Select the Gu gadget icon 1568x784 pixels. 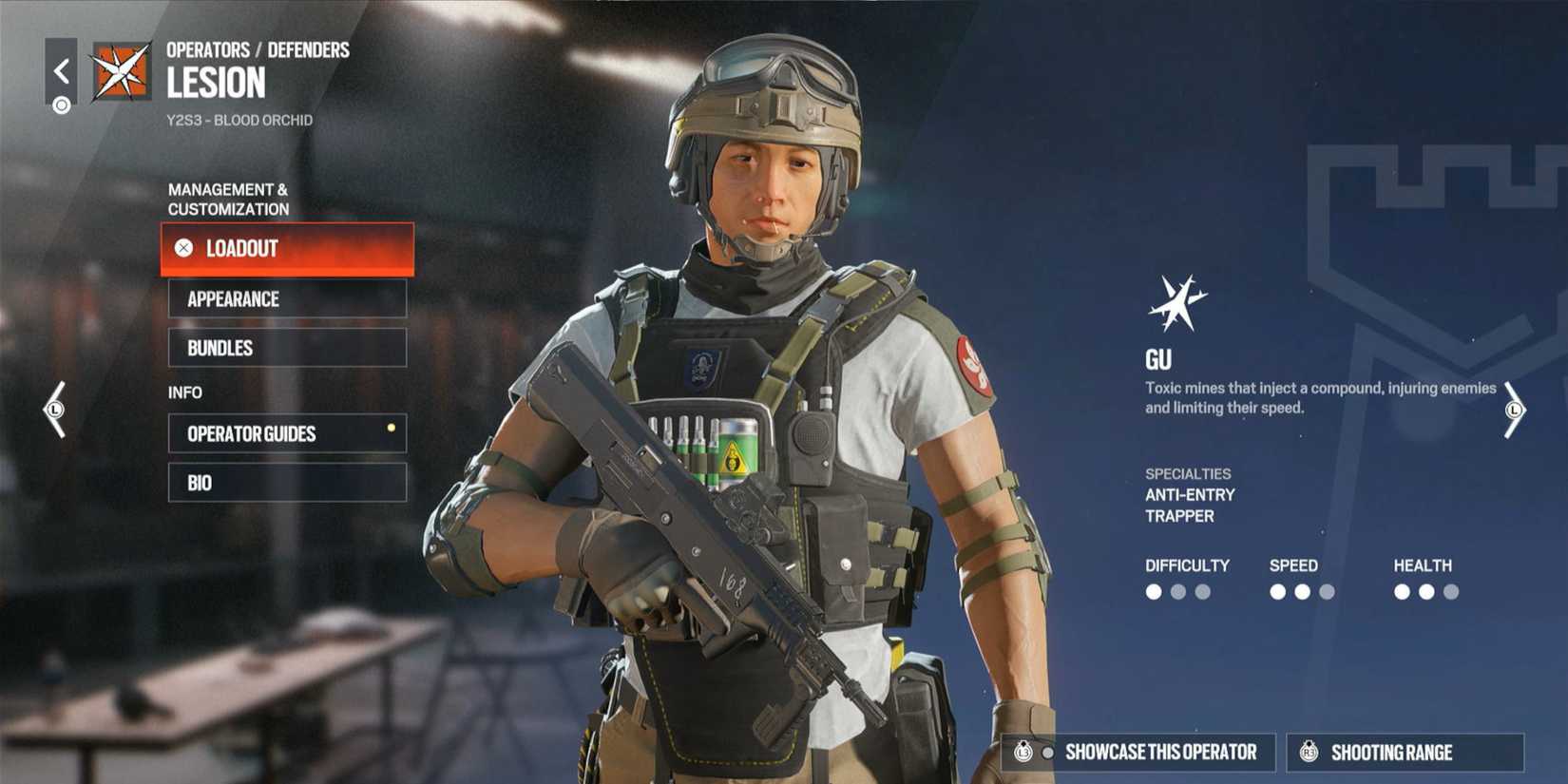point(1178,302)
